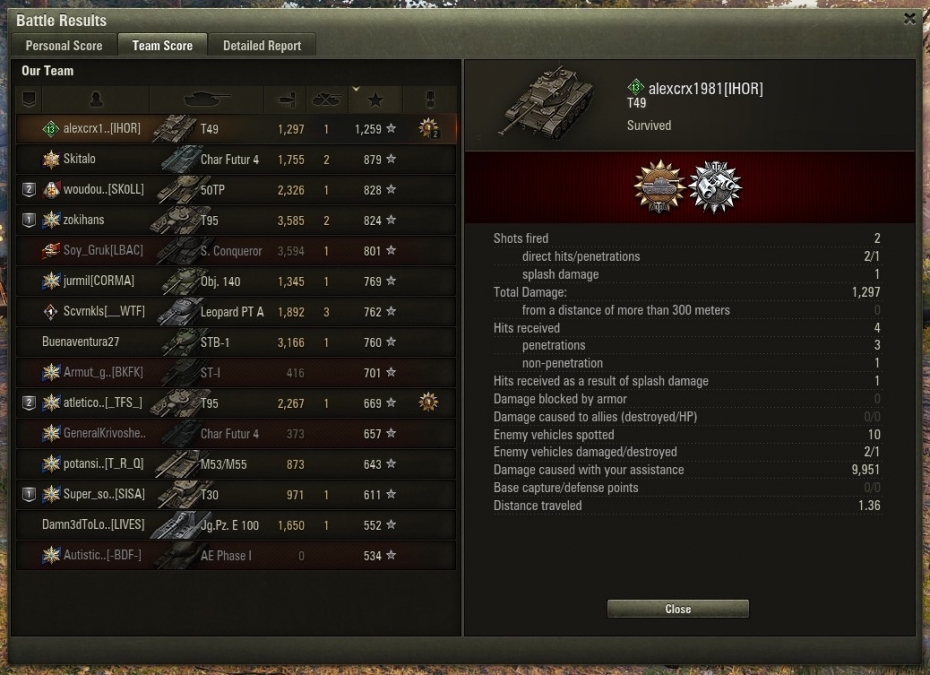
Task: Select Buenaventura27 STB-1 row
Action: 236,342
